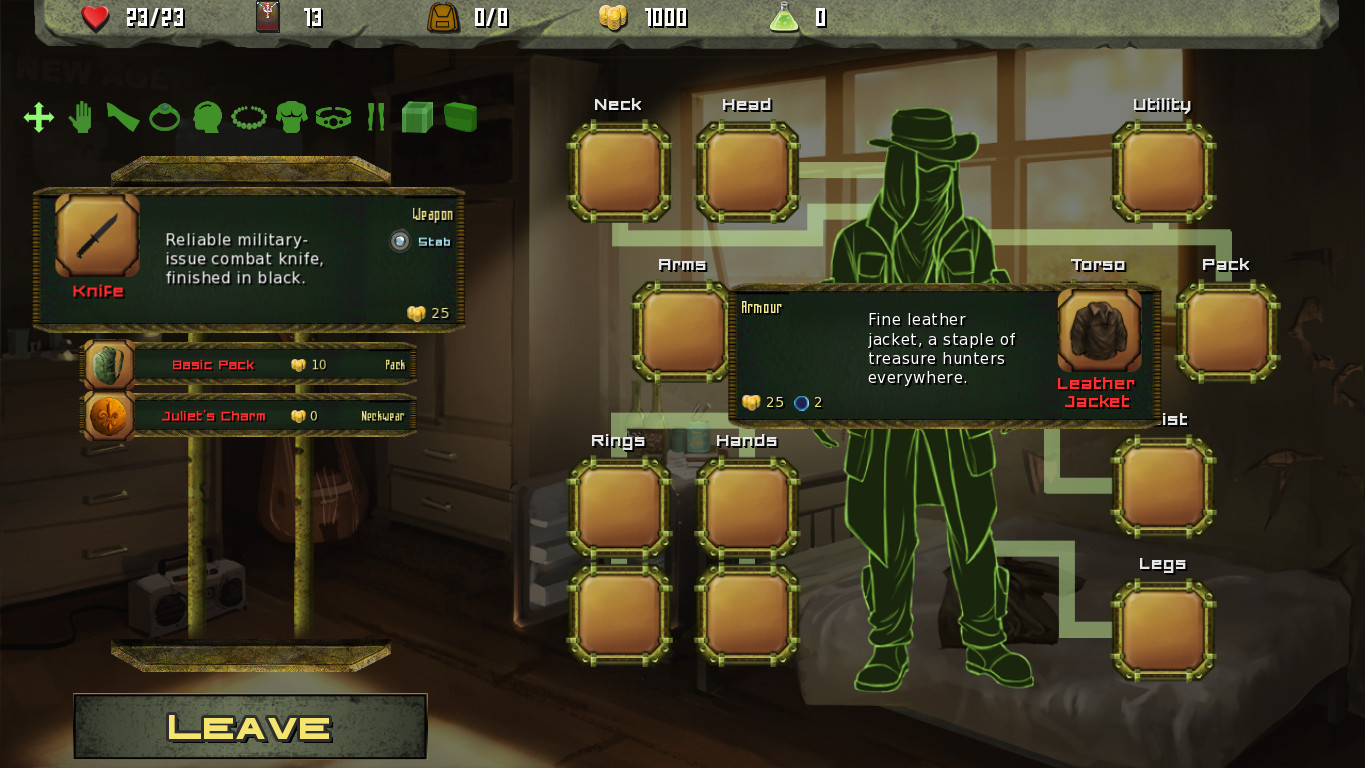Filter items by torso icon

(x=291, y=118)
